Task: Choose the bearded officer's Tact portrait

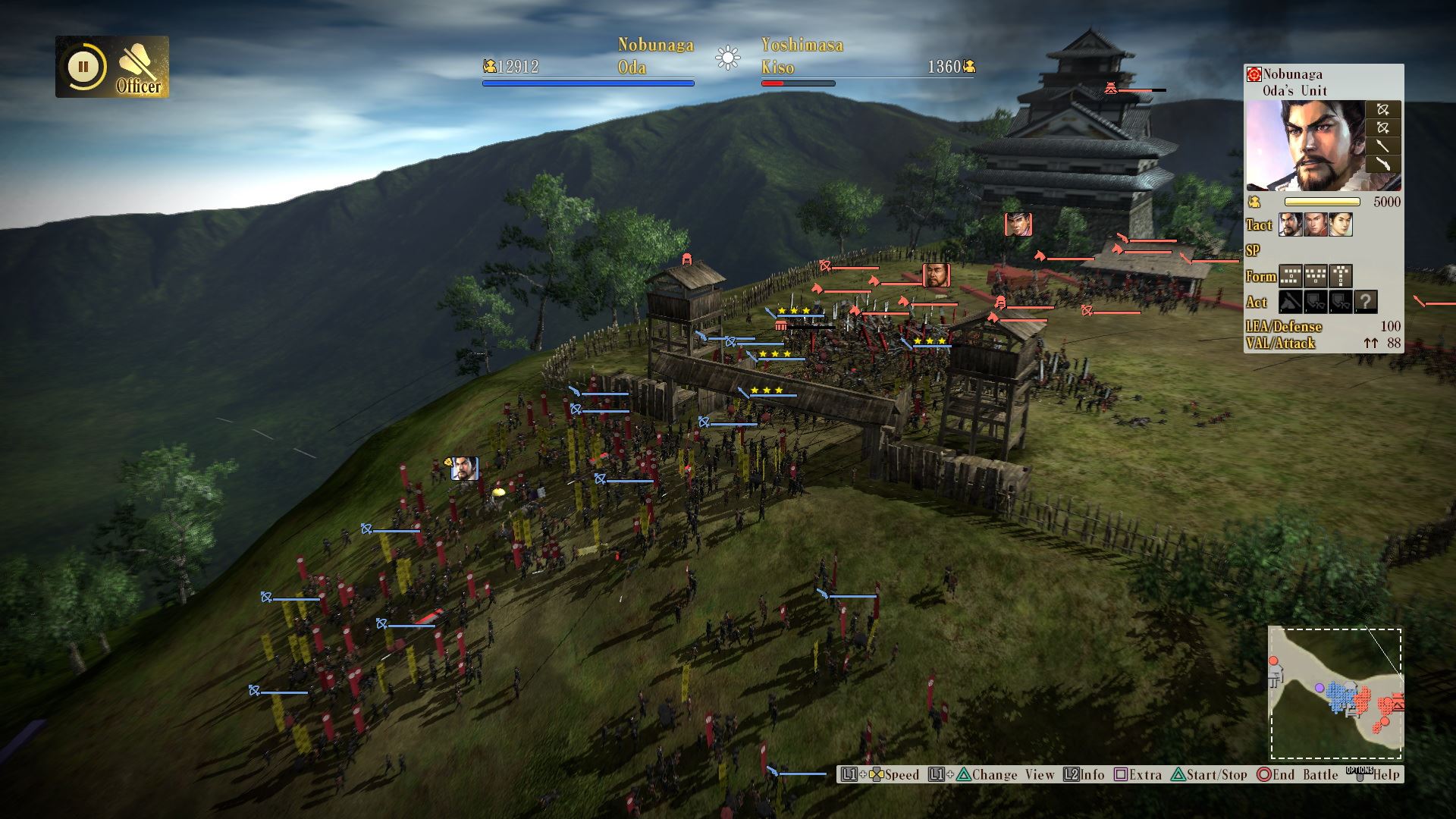Action: 1291,225
